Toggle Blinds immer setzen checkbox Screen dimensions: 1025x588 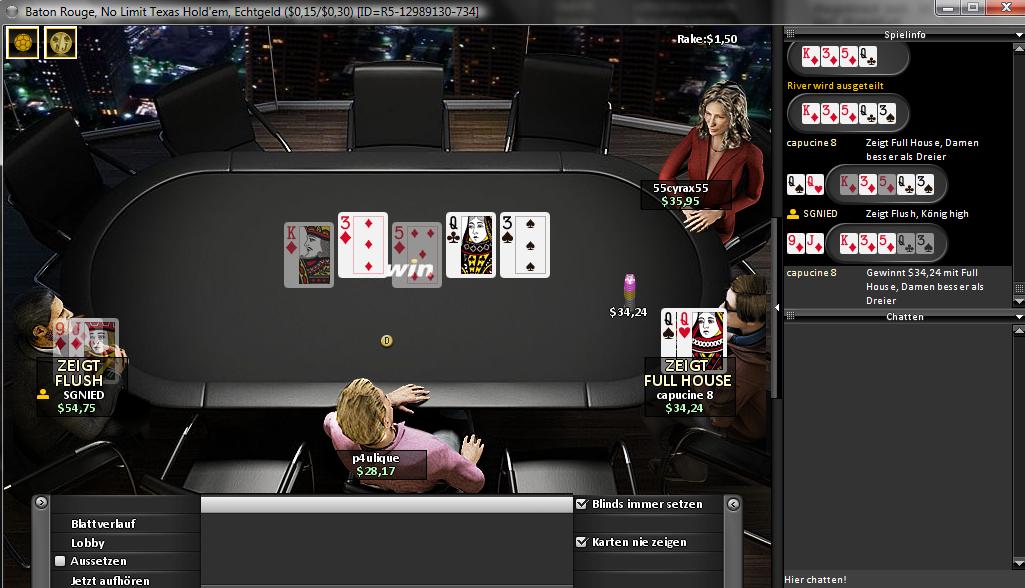(582, 504)
